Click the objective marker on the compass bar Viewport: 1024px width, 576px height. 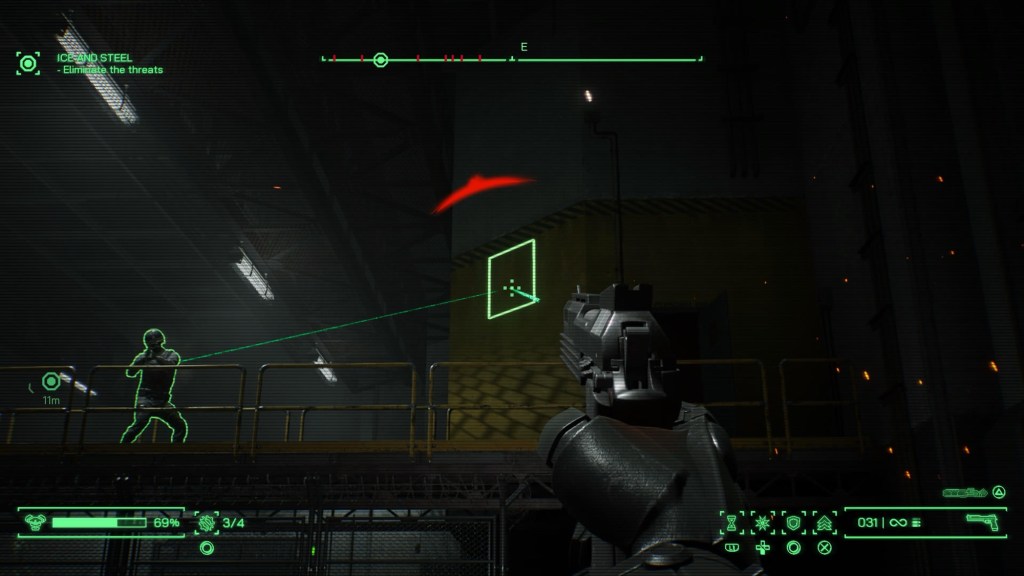380,60
